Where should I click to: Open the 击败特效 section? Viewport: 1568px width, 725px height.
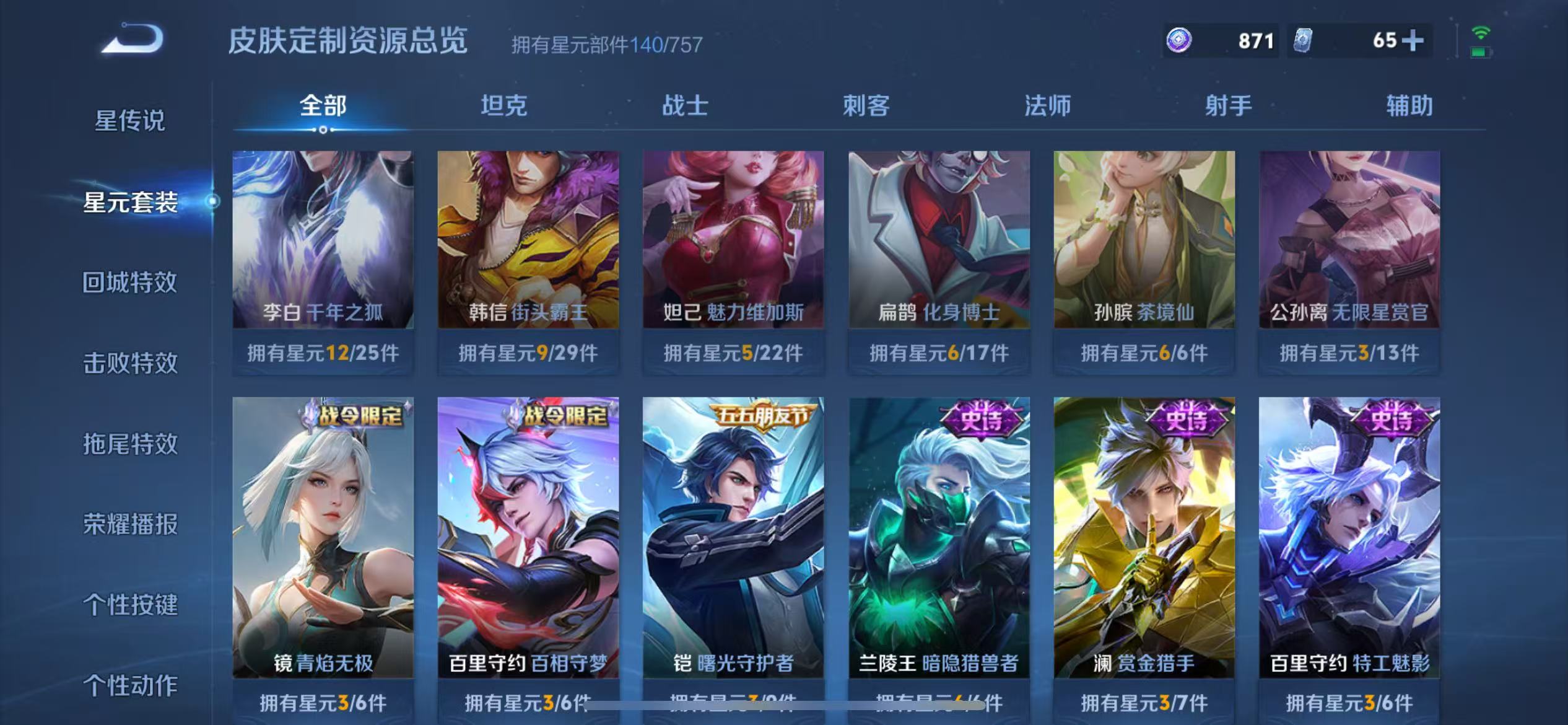click(x=130, y=363)
